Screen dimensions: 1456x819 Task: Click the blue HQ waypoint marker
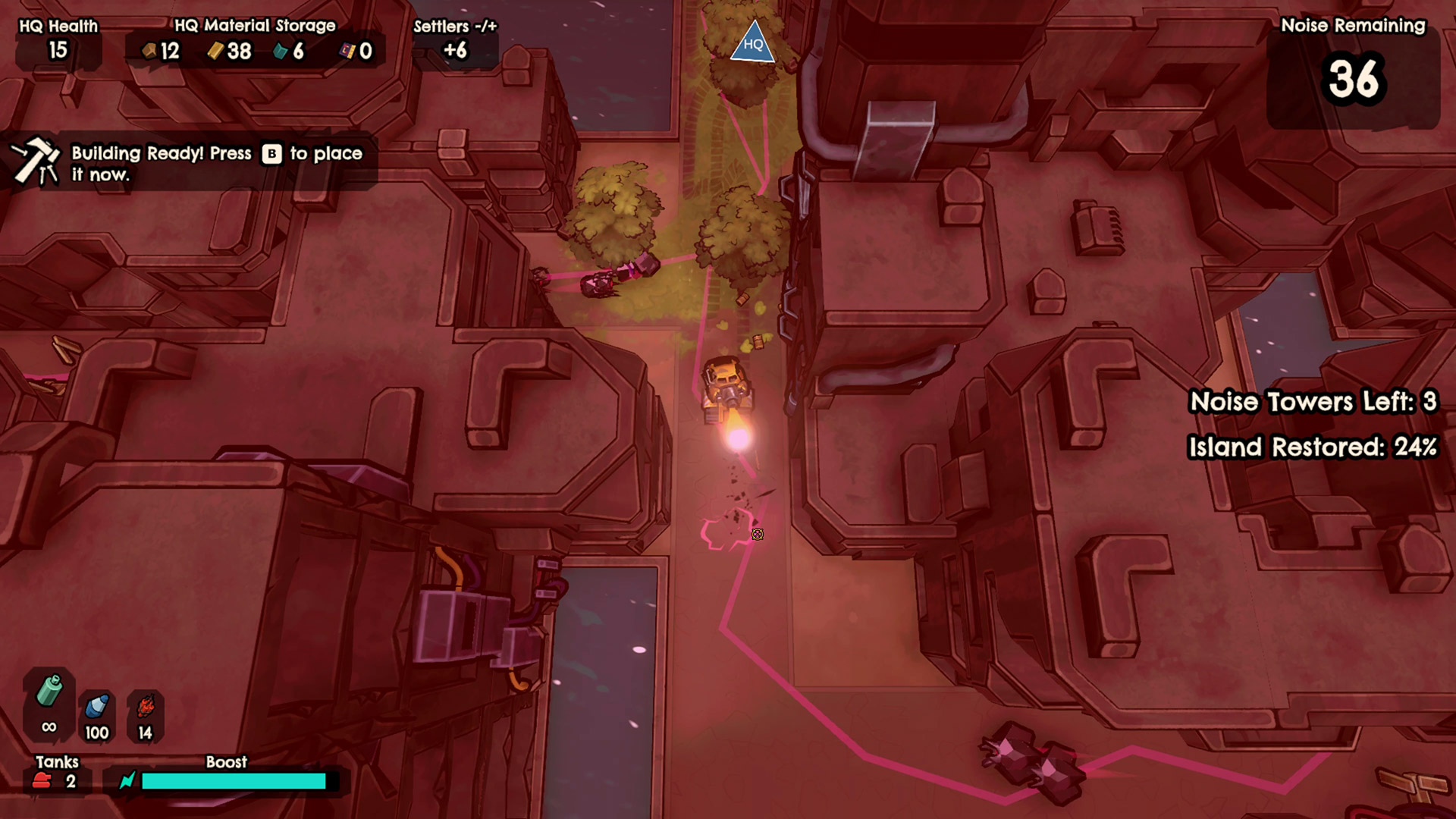click(x=752, y=42)
